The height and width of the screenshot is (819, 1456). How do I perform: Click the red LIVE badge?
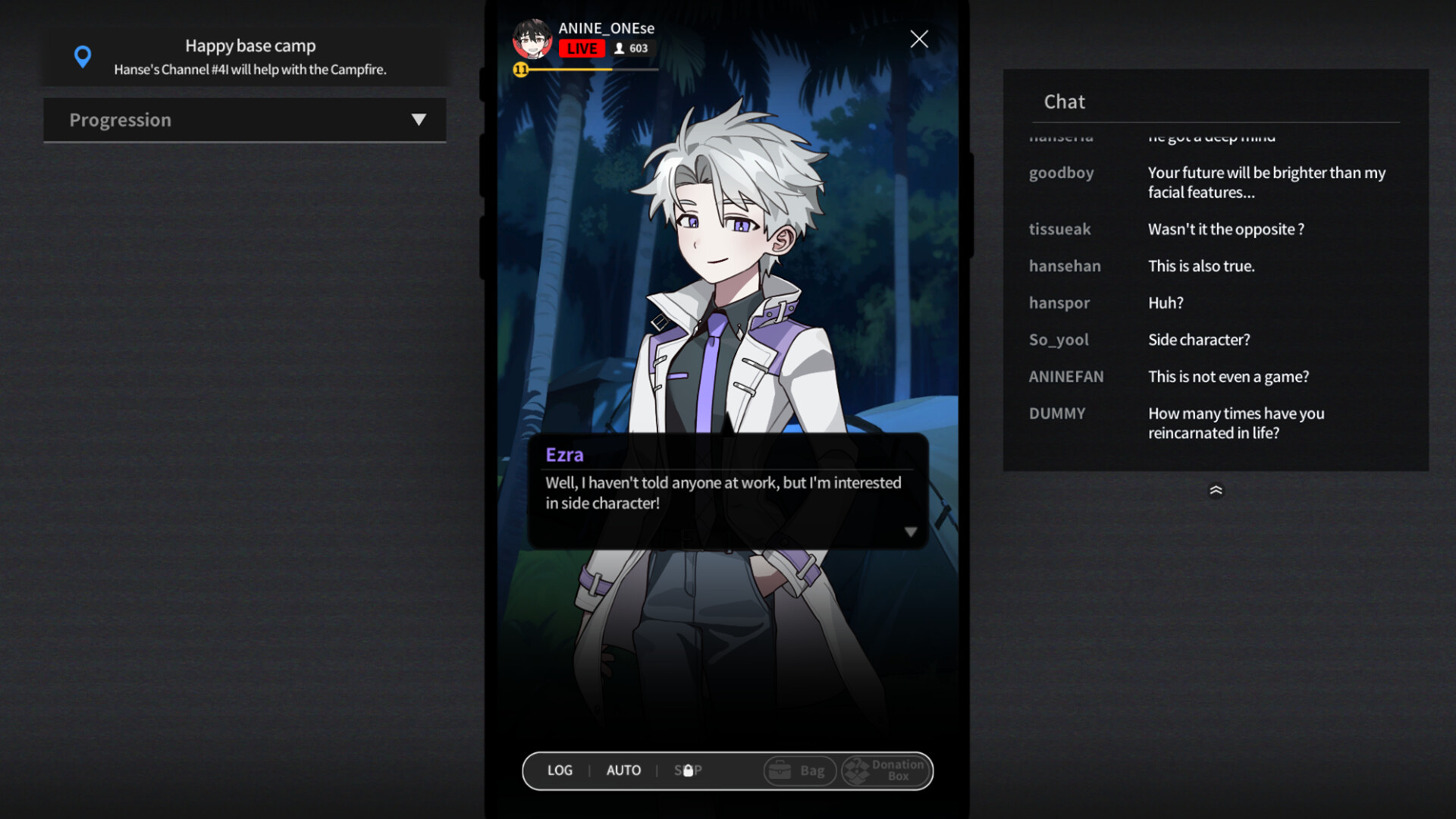pyautogui.click(x=582, y=48)
